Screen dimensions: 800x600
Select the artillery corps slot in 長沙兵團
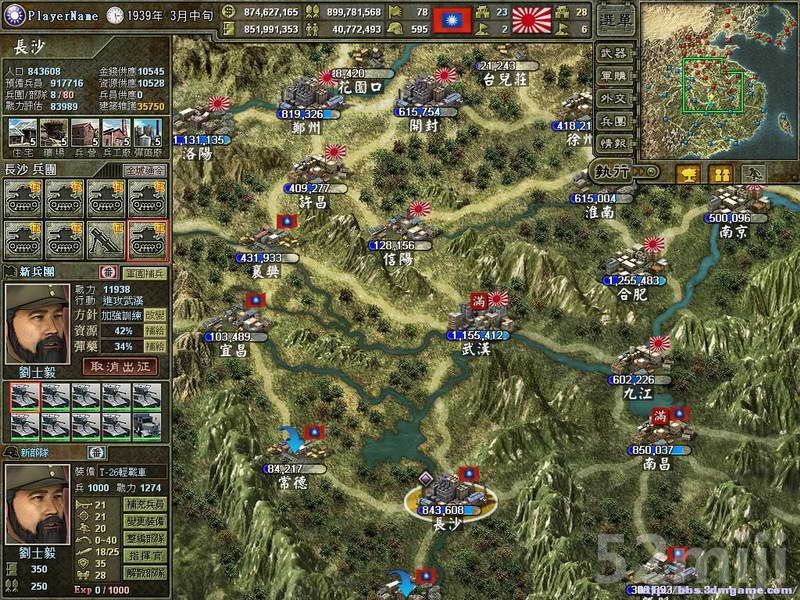[107, 238]
